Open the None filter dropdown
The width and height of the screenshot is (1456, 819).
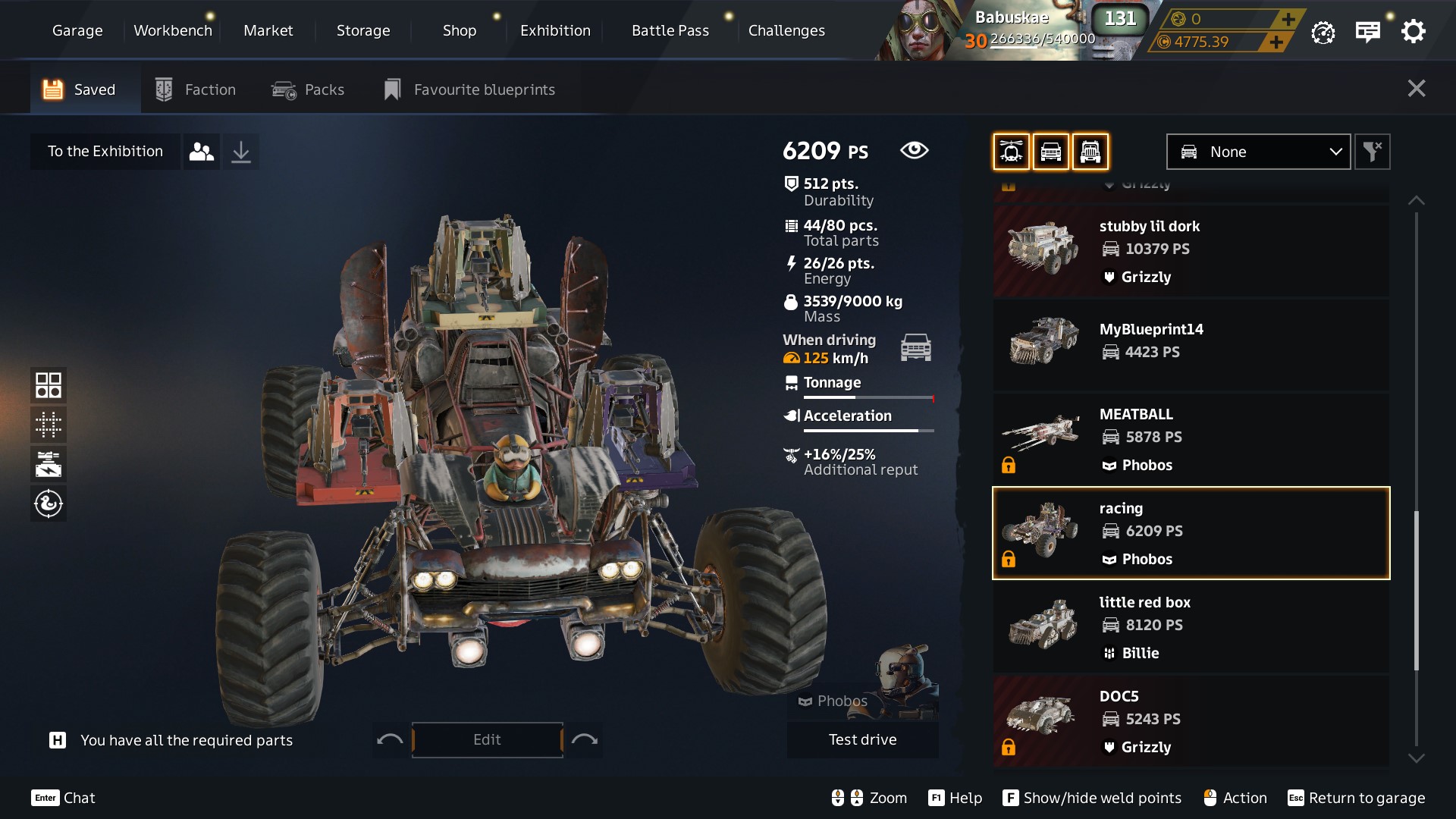click(x=1258, y=152)
